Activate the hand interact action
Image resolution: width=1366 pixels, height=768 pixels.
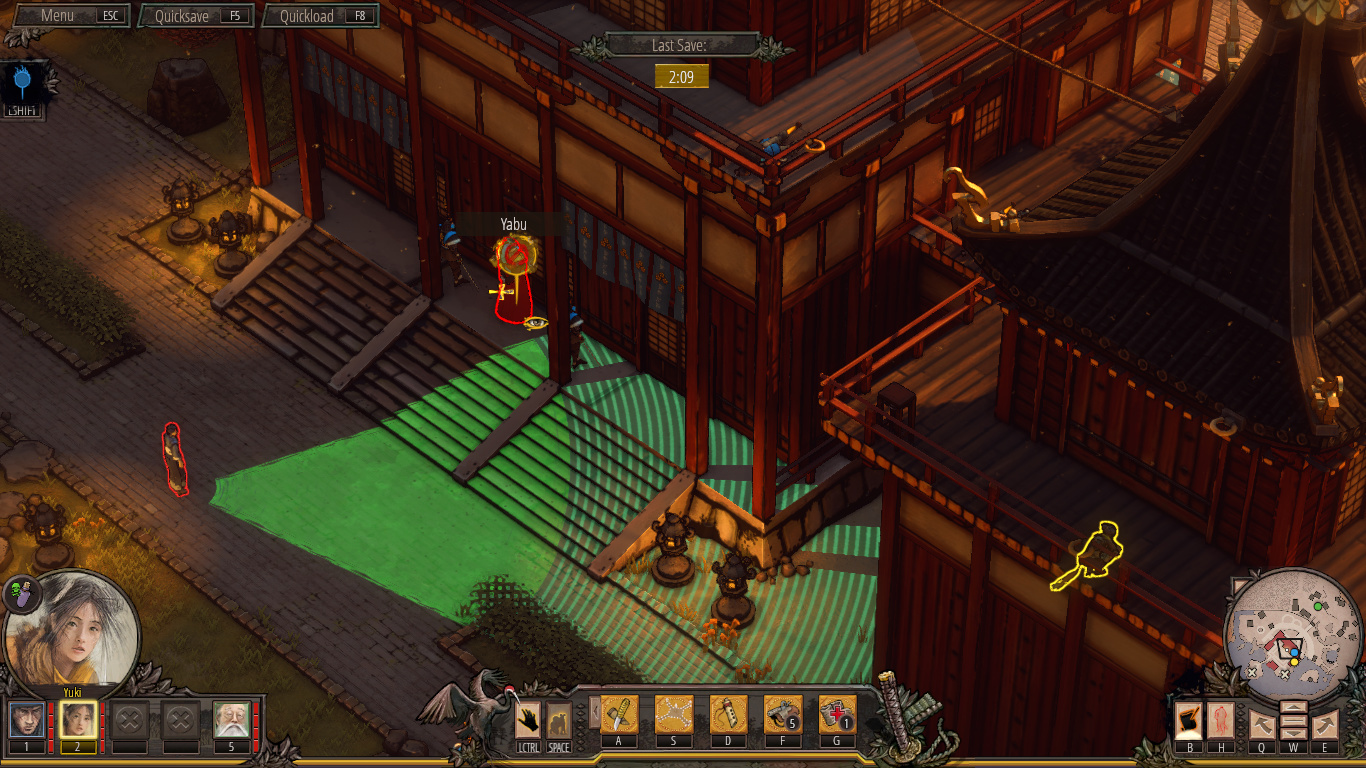(x=528, y=718)
